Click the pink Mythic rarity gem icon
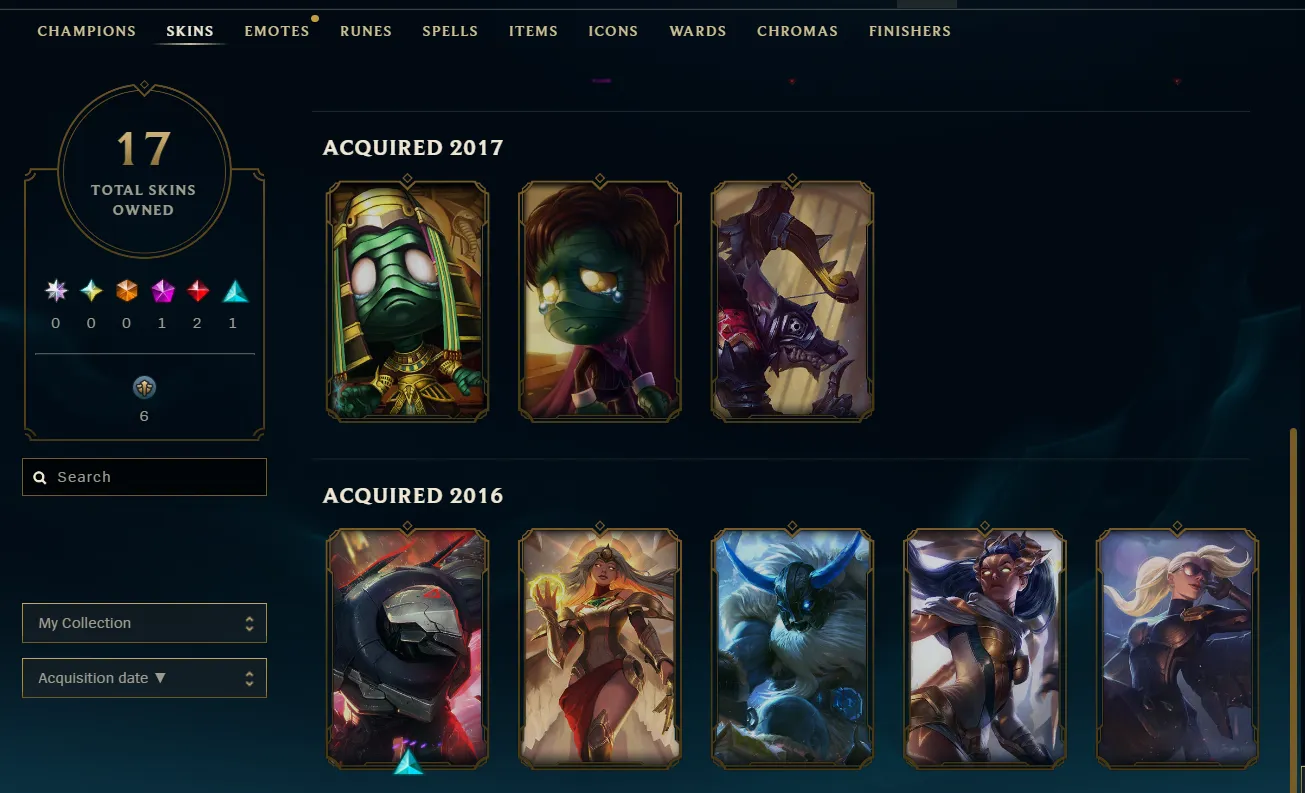Screen dimensions: 1305x793 coord(161,291)
